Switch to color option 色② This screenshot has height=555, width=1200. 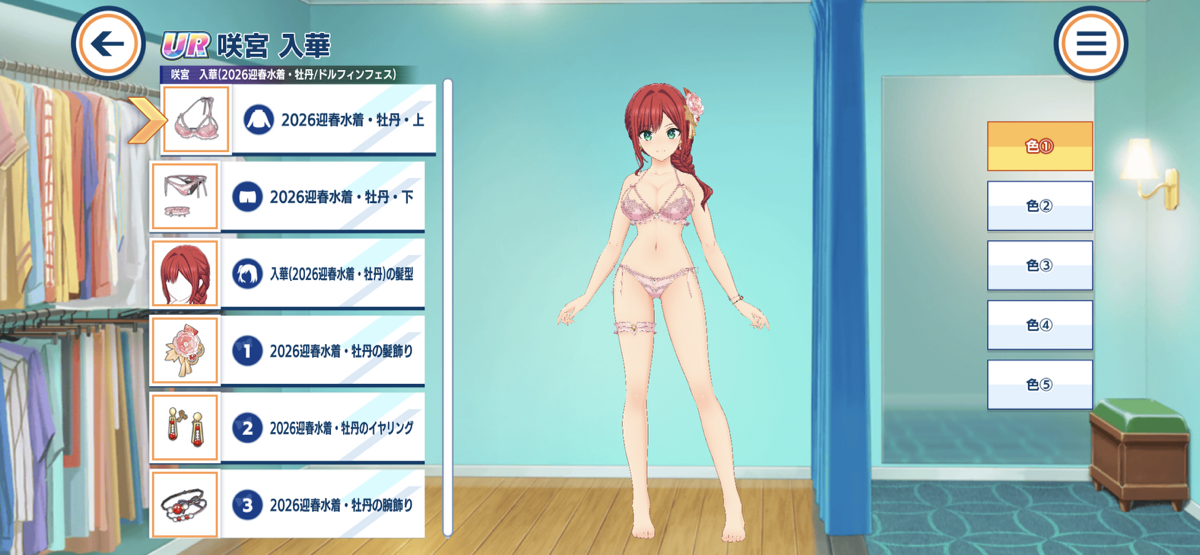click(1040, 206)
